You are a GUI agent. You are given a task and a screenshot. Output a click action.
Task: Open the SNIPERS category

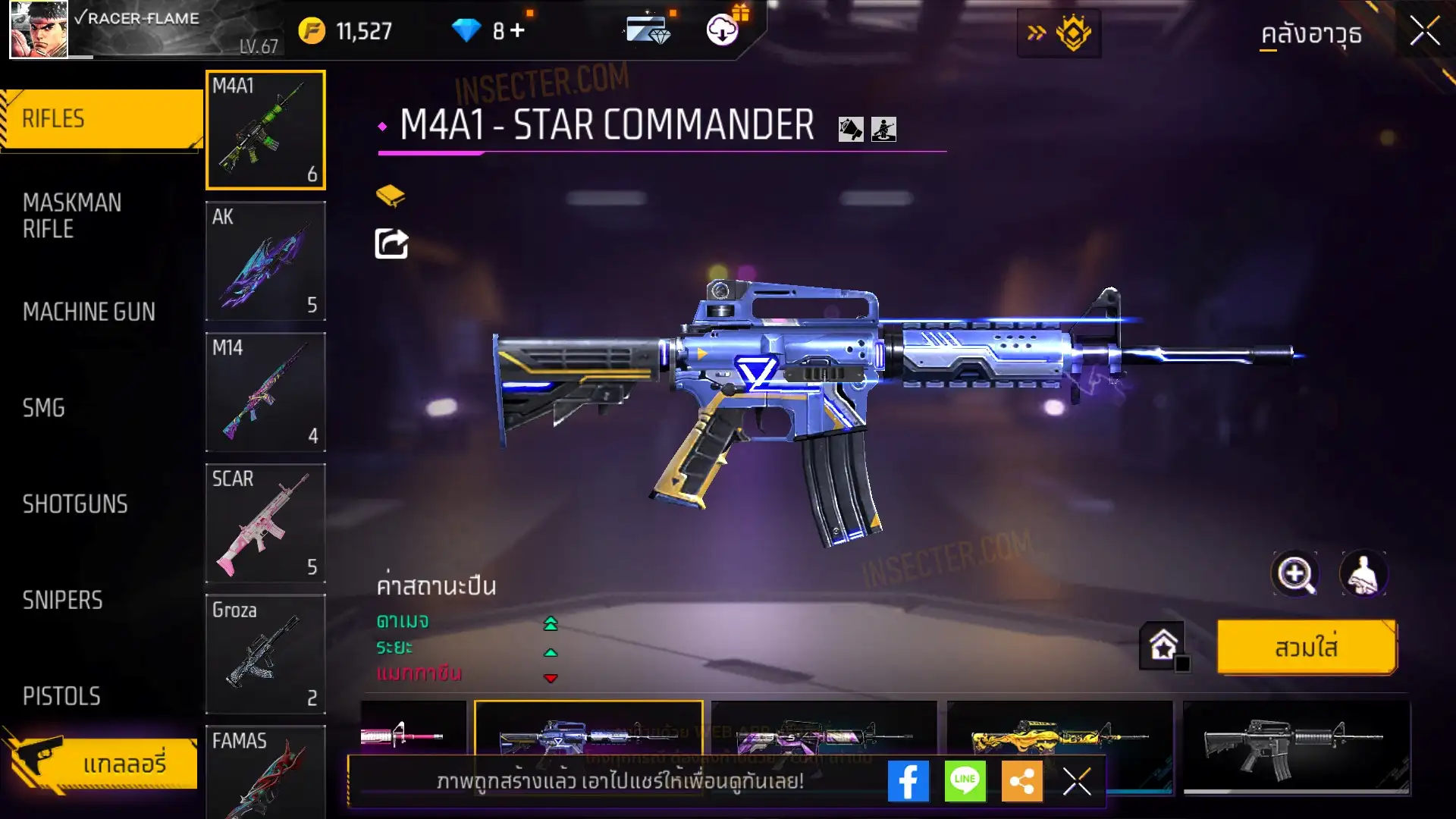(62, 601)
